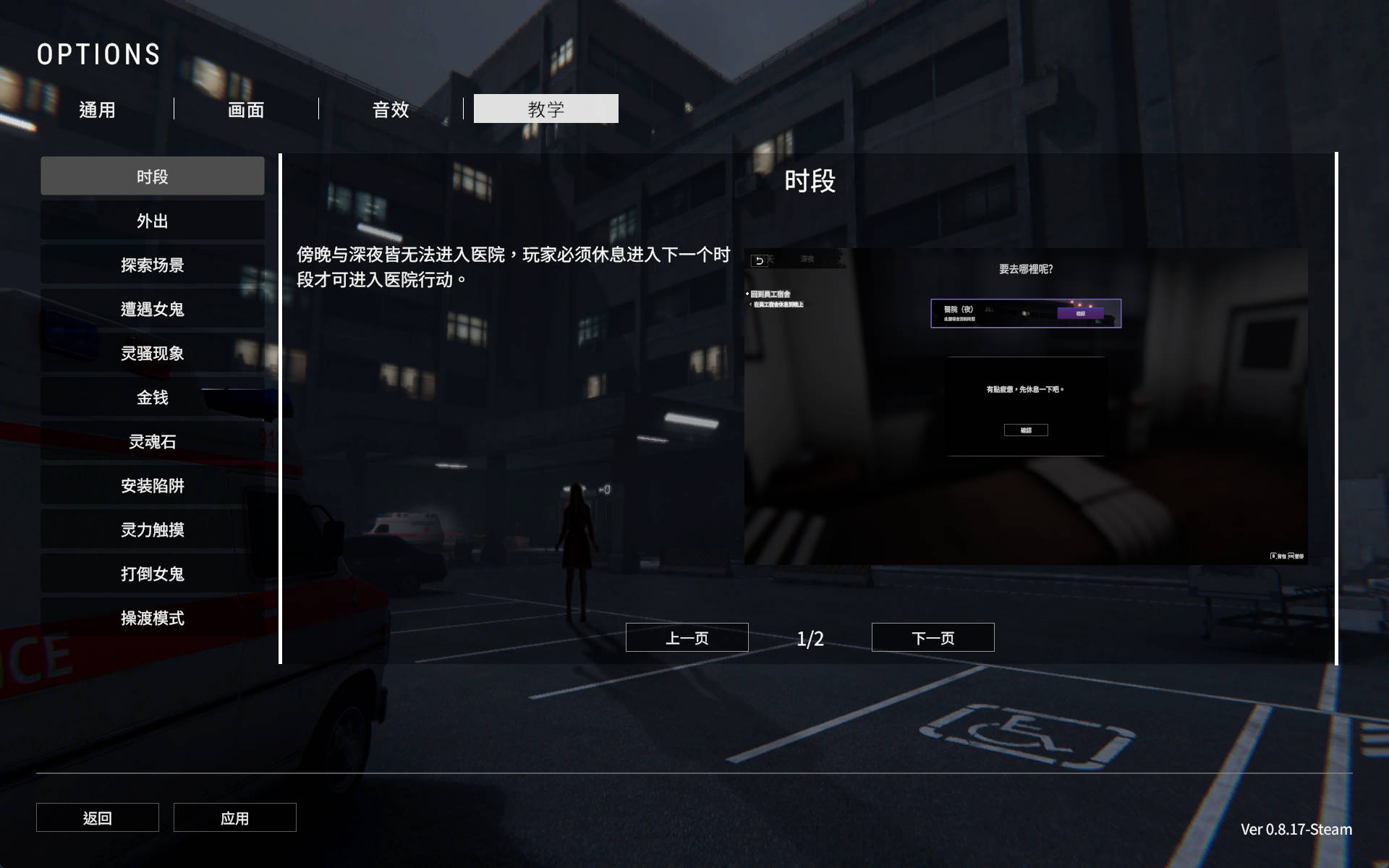
Task: Switch to the 通用 tab
Action: (x=97, y=109)
